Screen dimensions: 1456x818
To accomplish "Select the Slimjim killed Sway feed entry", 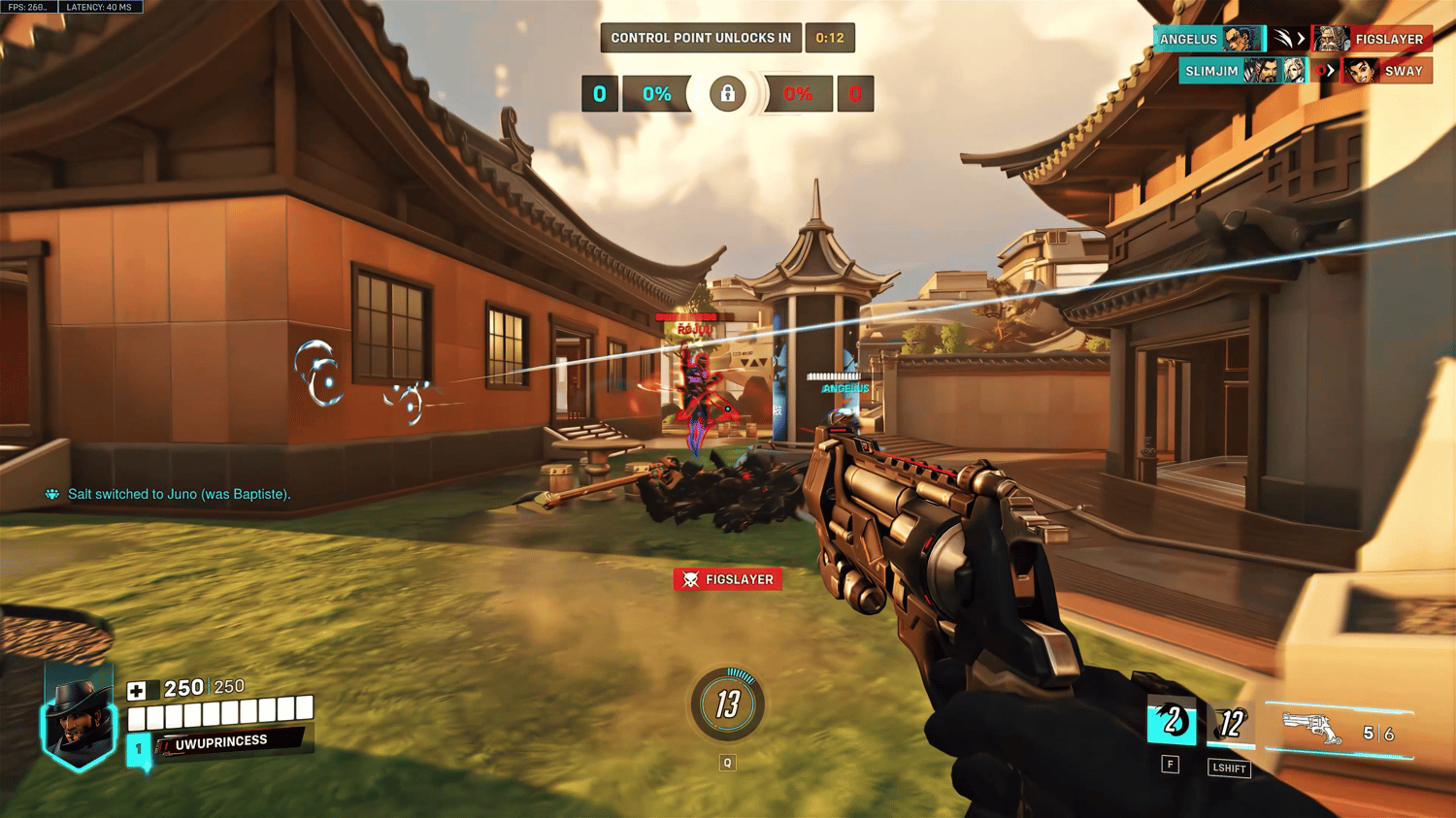I will 1306,71.
